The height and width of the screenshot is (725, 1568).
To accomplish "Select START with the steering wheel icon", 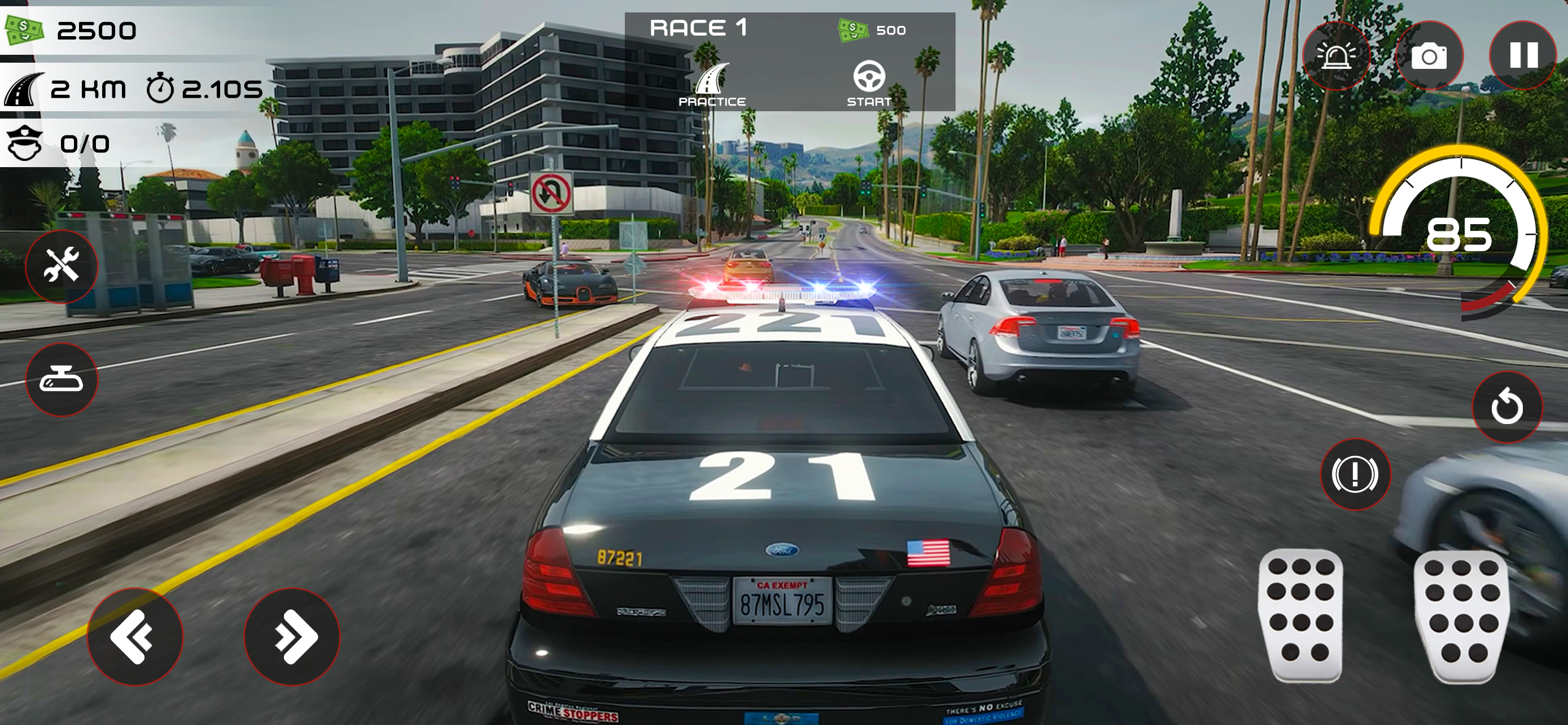I will (x=869, y=85).
